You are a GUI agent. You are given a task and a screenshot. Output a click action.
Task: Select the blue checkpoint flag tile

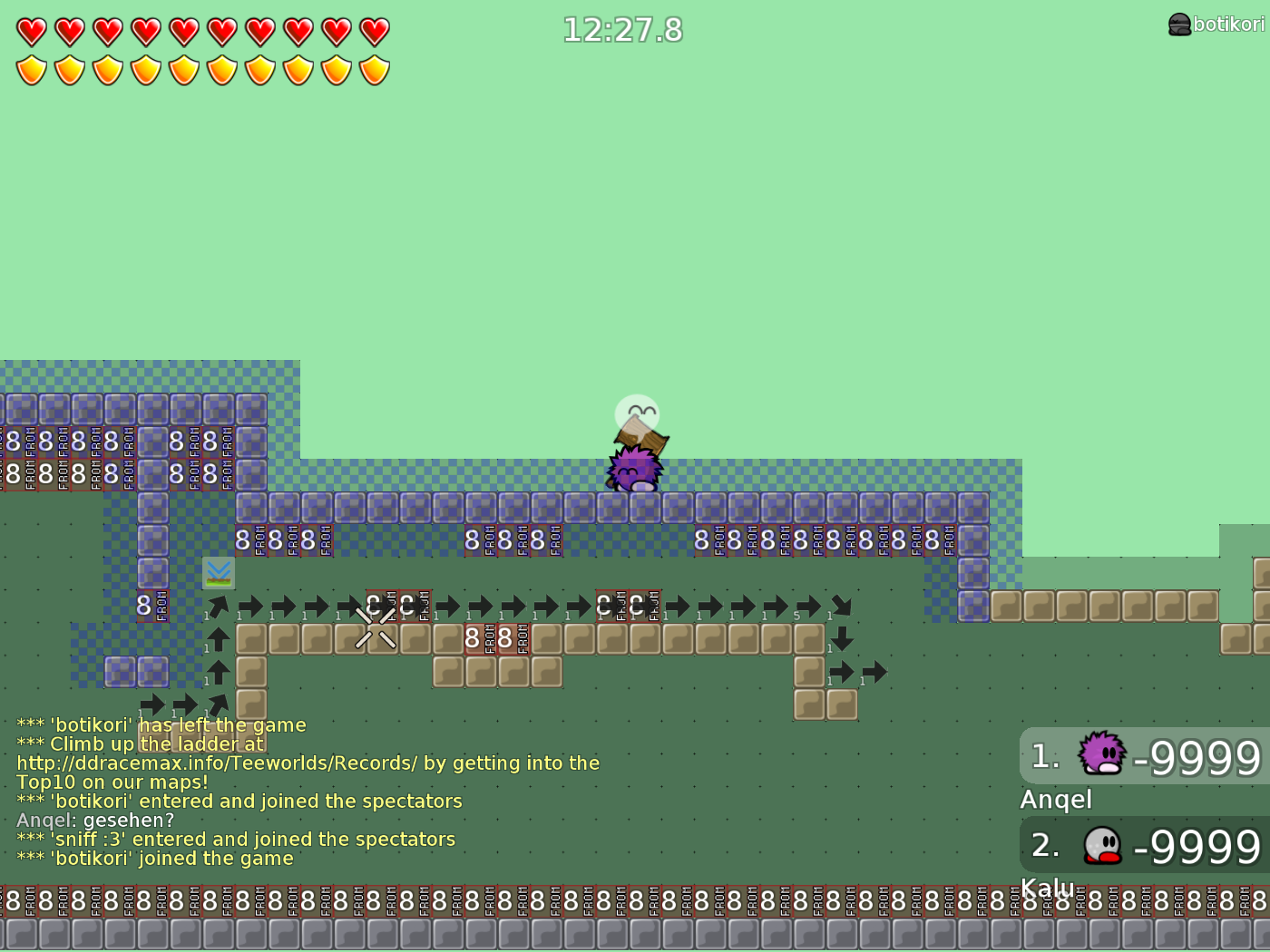coord(218,573)
